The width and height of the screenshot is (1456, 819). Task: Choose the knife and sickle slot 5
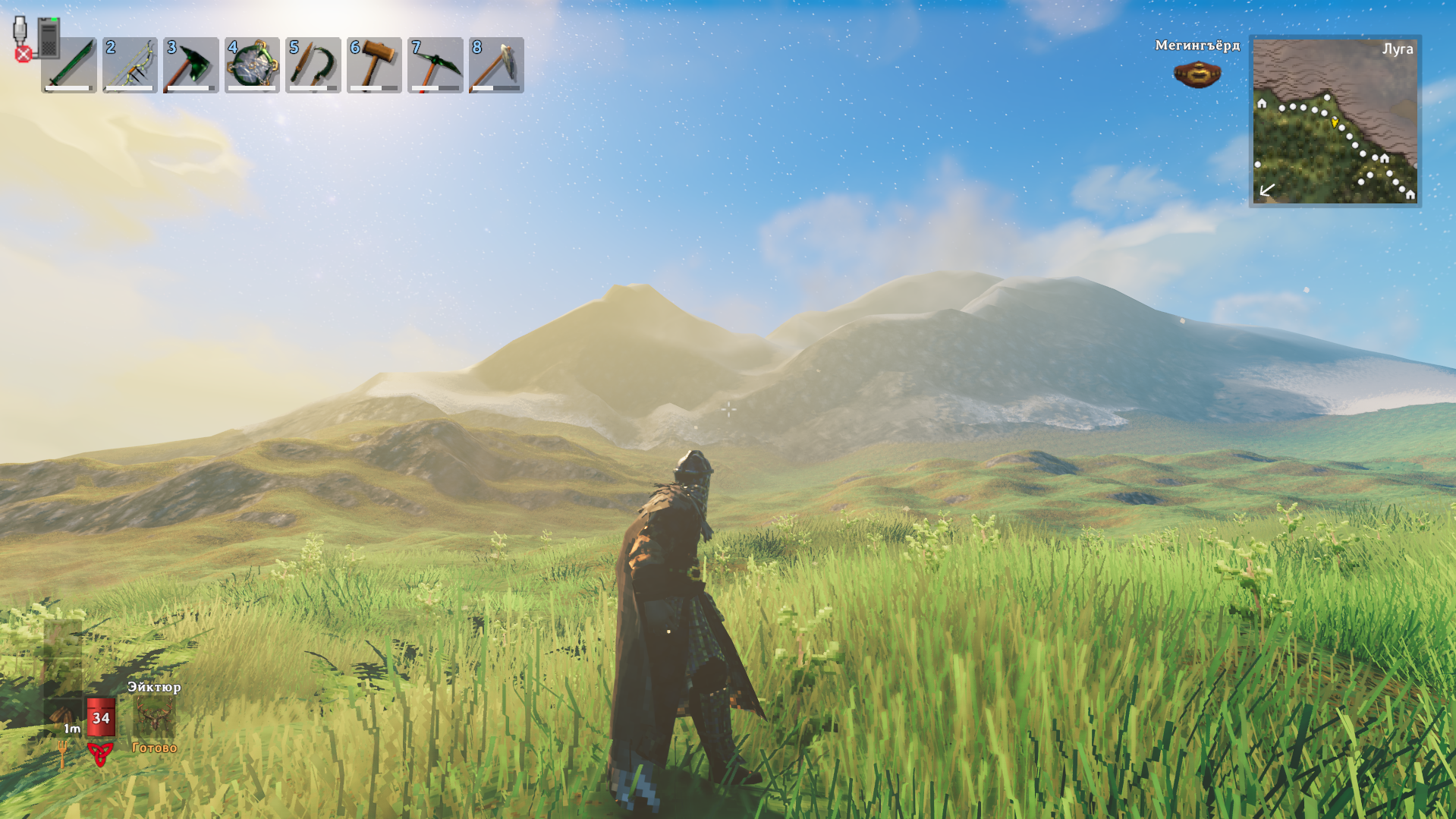[x=313, y=65]
